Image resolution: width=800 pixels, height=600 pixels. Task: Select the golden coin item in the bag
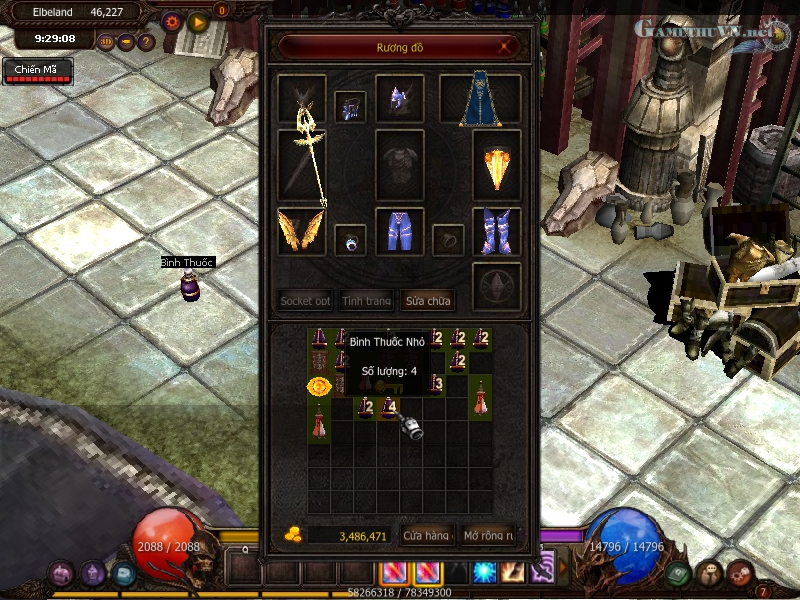pos(319,385)
